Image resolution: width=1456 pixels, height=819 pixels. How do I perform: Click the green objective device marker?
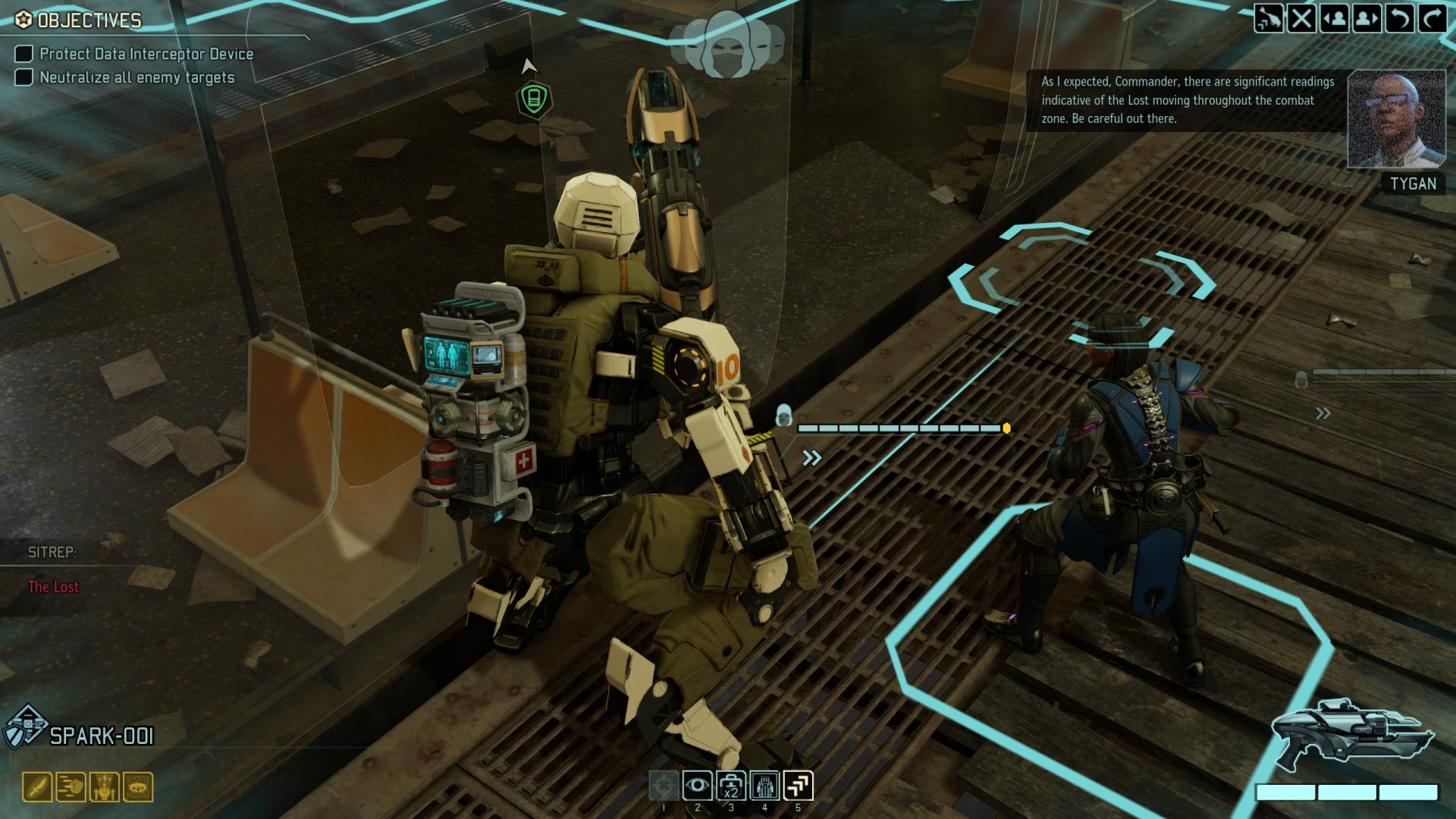point(534,99)
